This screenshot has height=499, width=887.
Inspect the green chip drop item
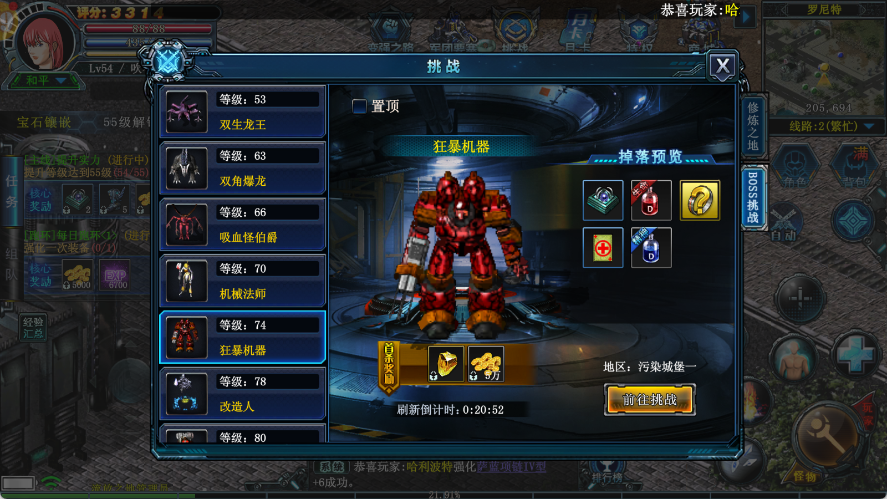603,200
